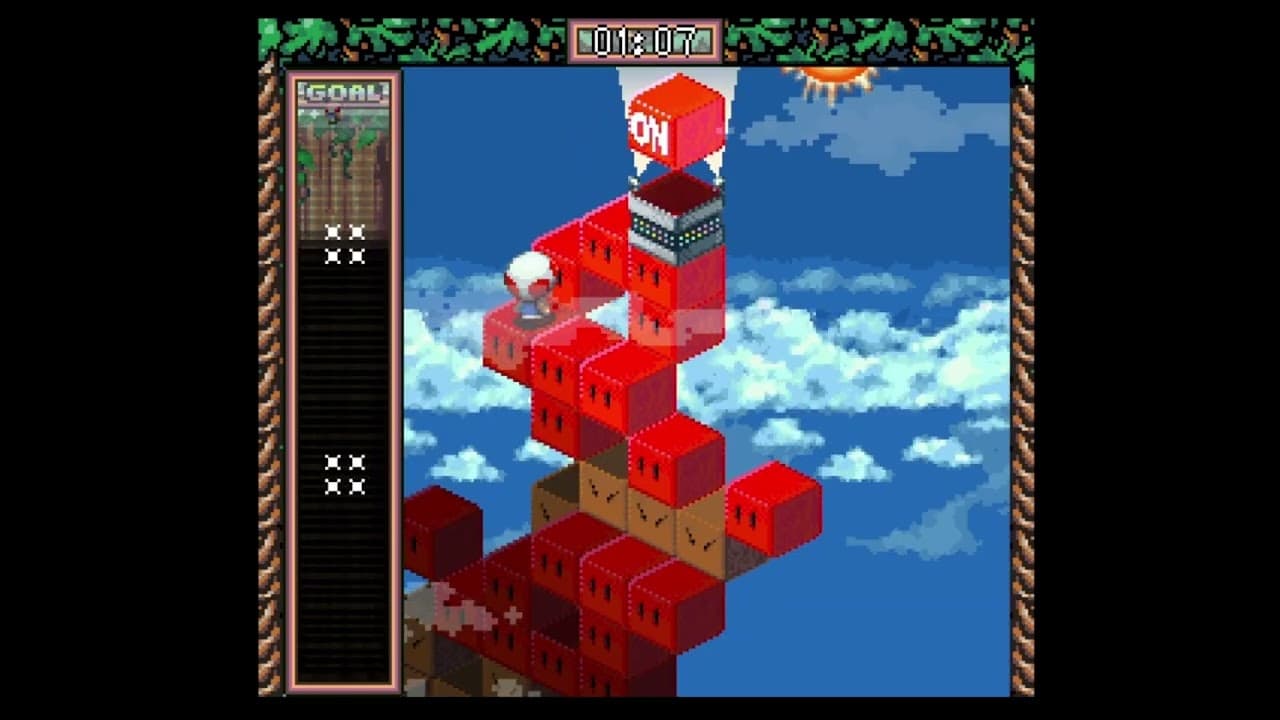This screenshot has width=1280, height=720.
Task: Select the bird sprite in the GOAL preview
Action: [333, 115]
